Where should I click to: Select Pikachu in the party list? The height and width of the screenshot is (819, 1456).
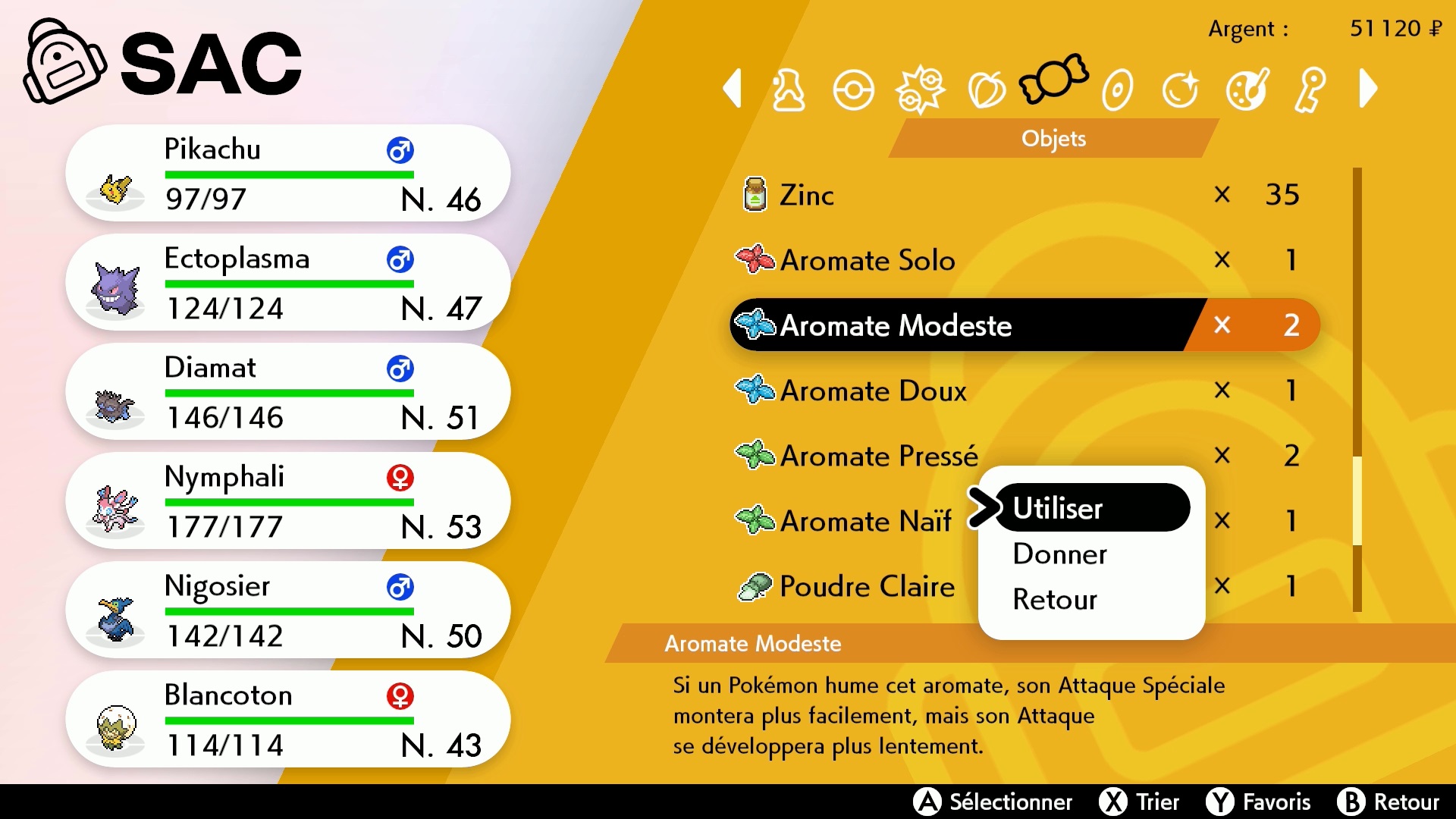(288, 174)
